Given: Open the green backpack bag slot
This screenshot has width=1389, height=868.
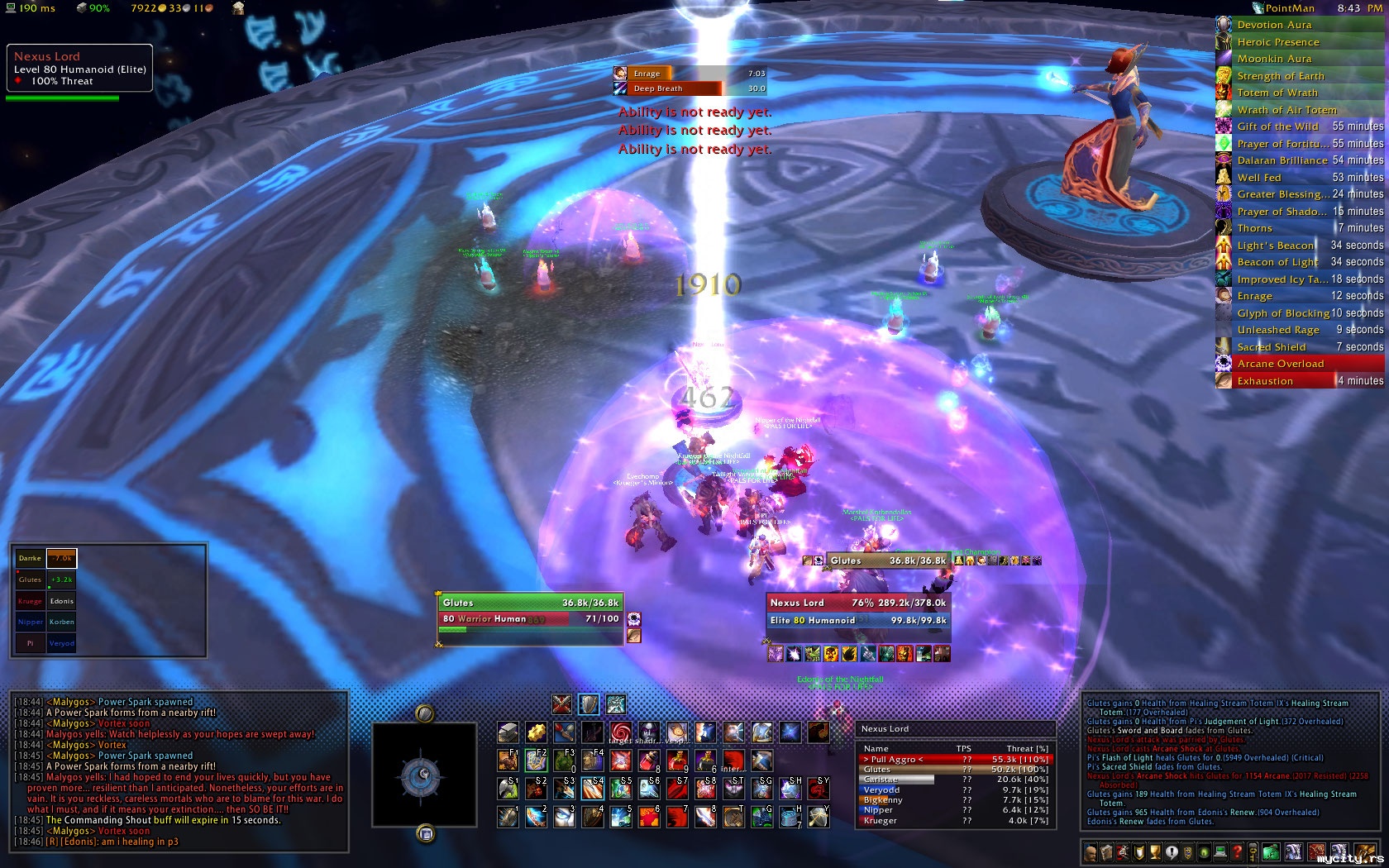Looking at the screenshot, I should coord(1271,852).
